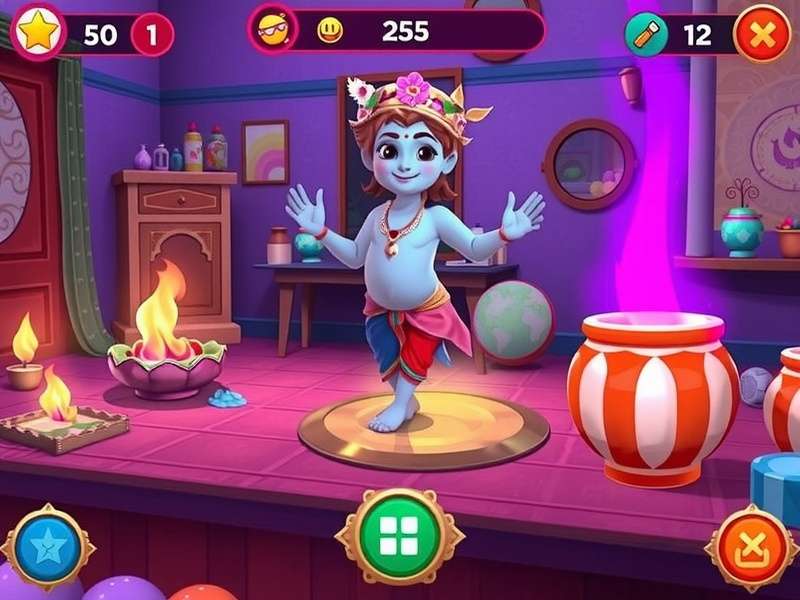Click the yellow smiley face icon
This screenshot has width=800, height=600.
point(330,31)
